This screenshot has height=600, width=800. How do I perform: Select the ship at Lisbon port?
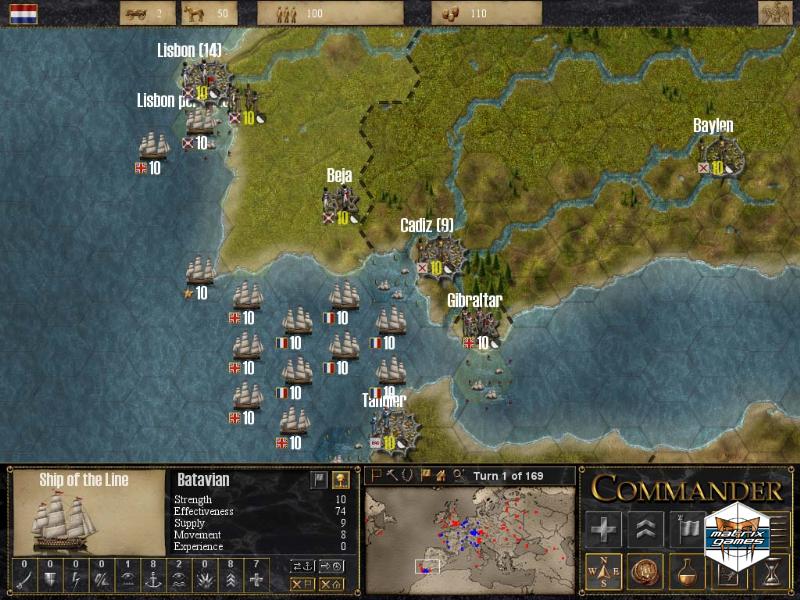tap(200, 123)
